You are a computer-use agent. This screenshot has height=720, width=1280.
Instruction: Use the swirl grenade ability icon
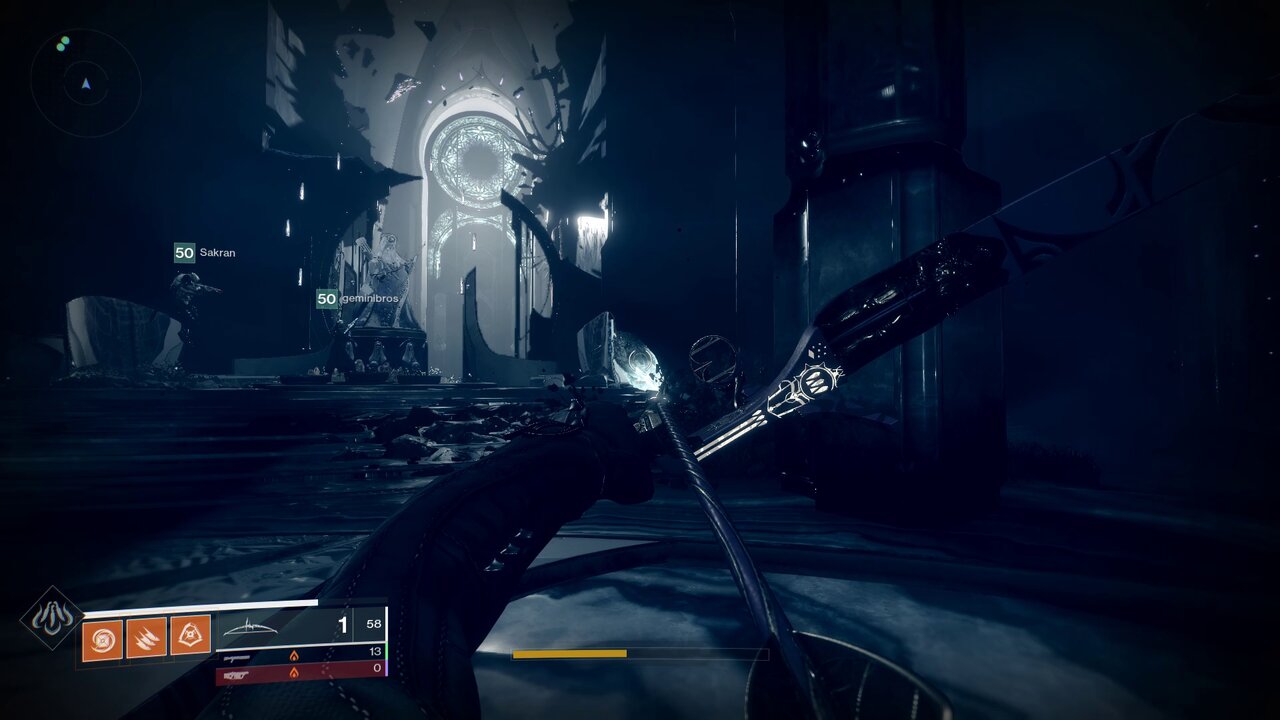102,640
